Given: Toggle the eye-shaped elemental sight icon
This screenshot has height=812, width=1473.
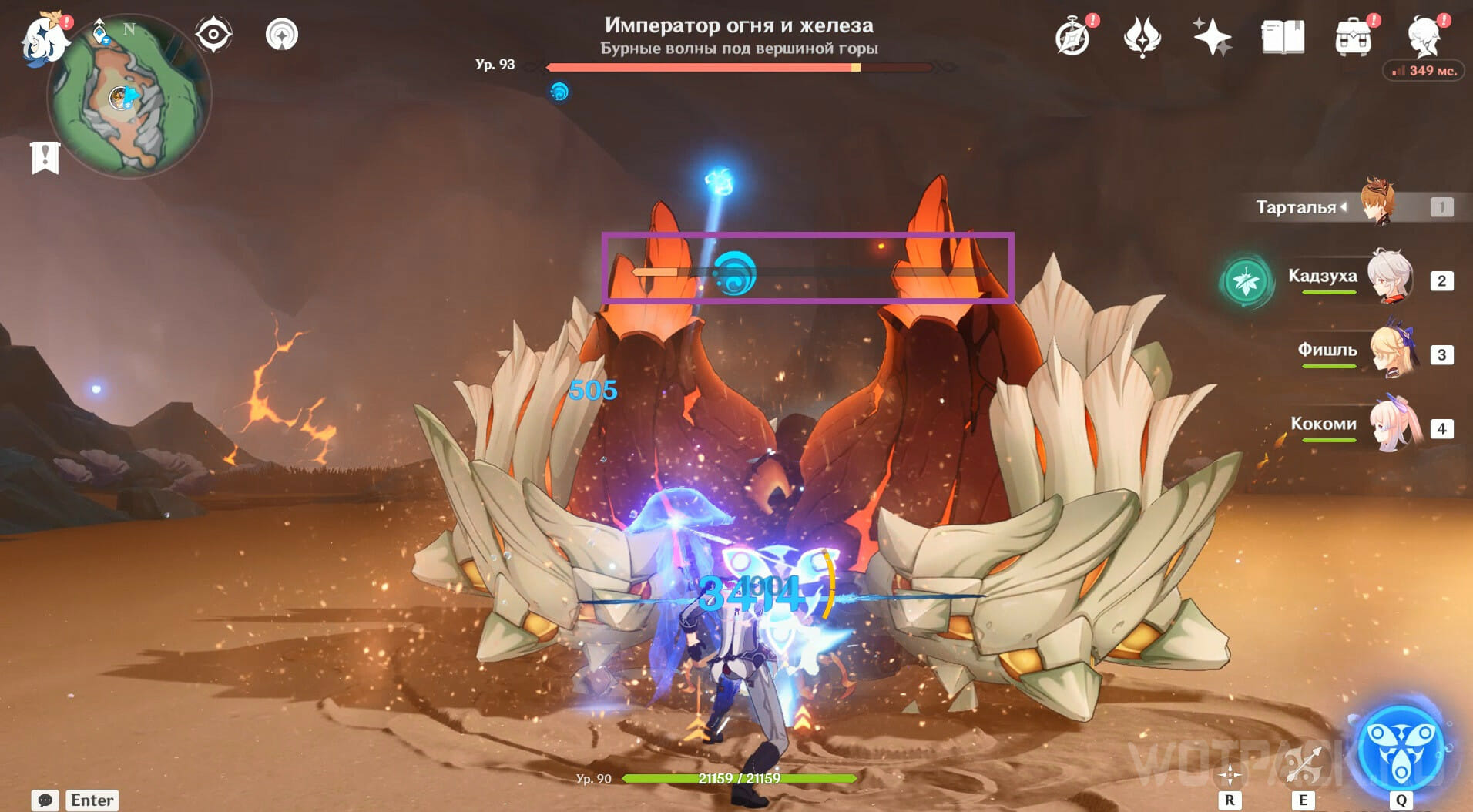Looking at the screenshot, I should pos(213,35).
